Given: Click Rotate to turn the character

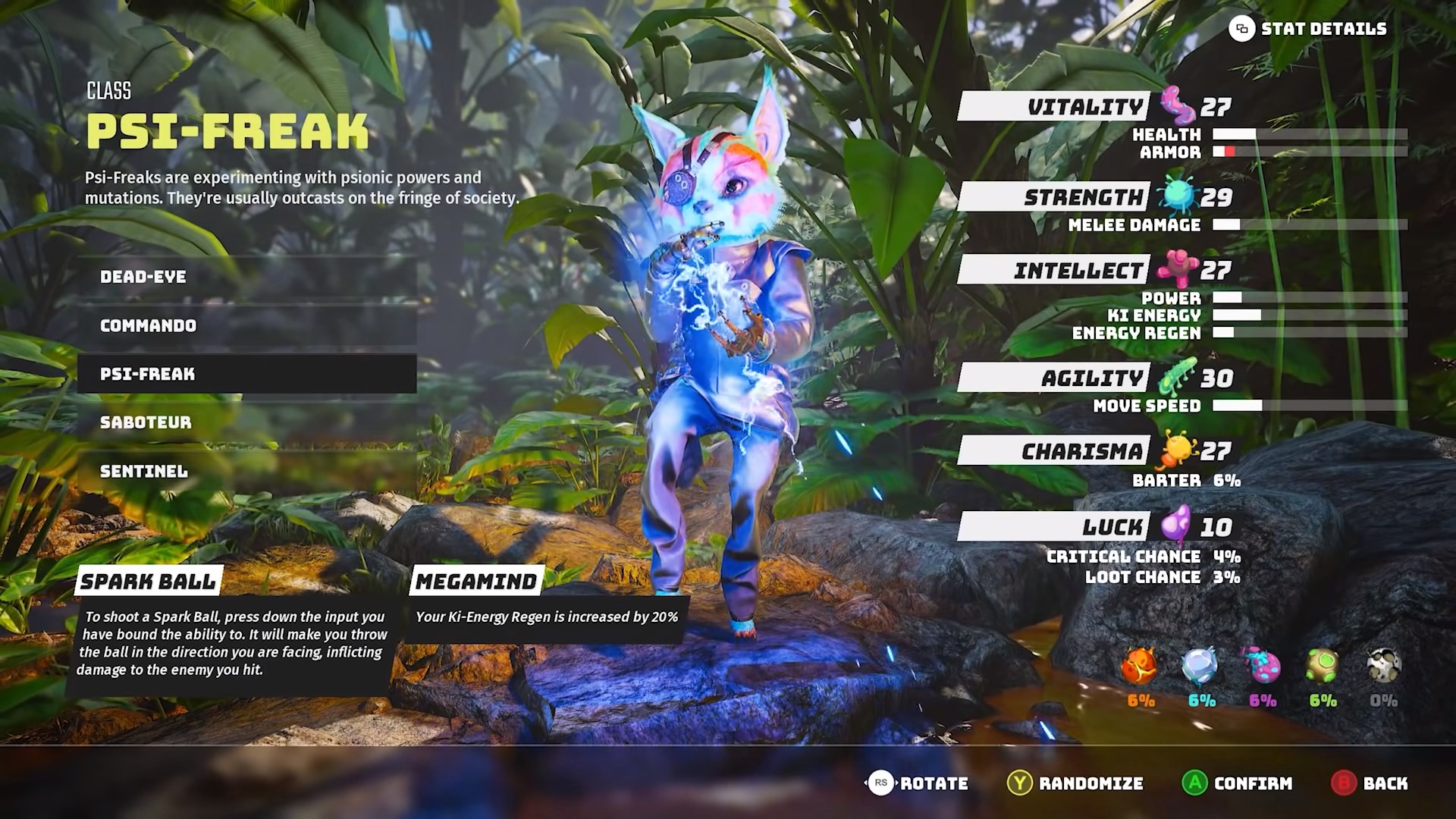Looking at the screenshot, I should pyautogui.click(x=918, y=783).
